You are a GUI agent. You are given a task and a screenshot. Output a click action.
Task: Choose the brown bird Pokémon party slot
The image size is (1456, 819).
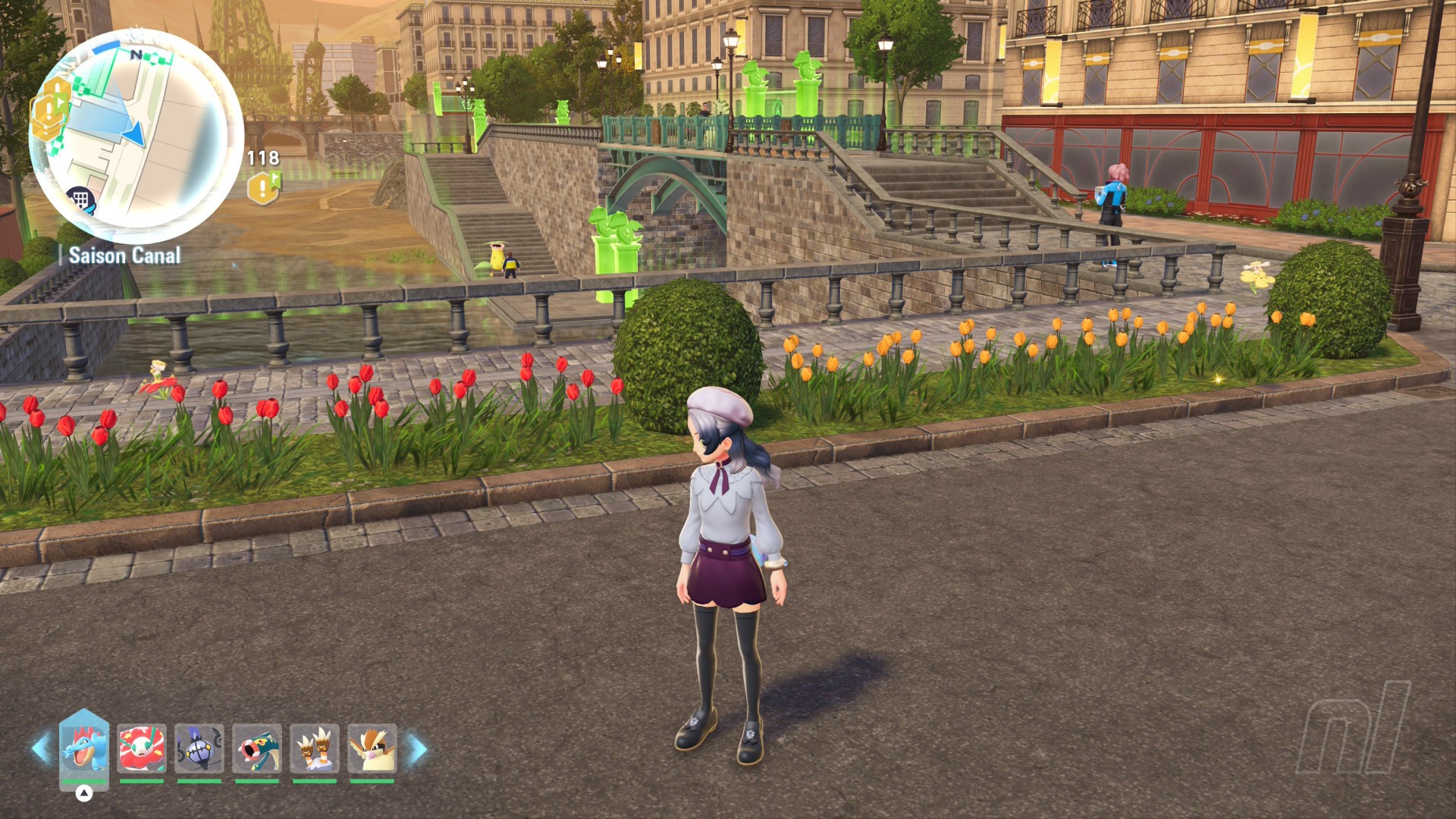[x=372, y=748]
